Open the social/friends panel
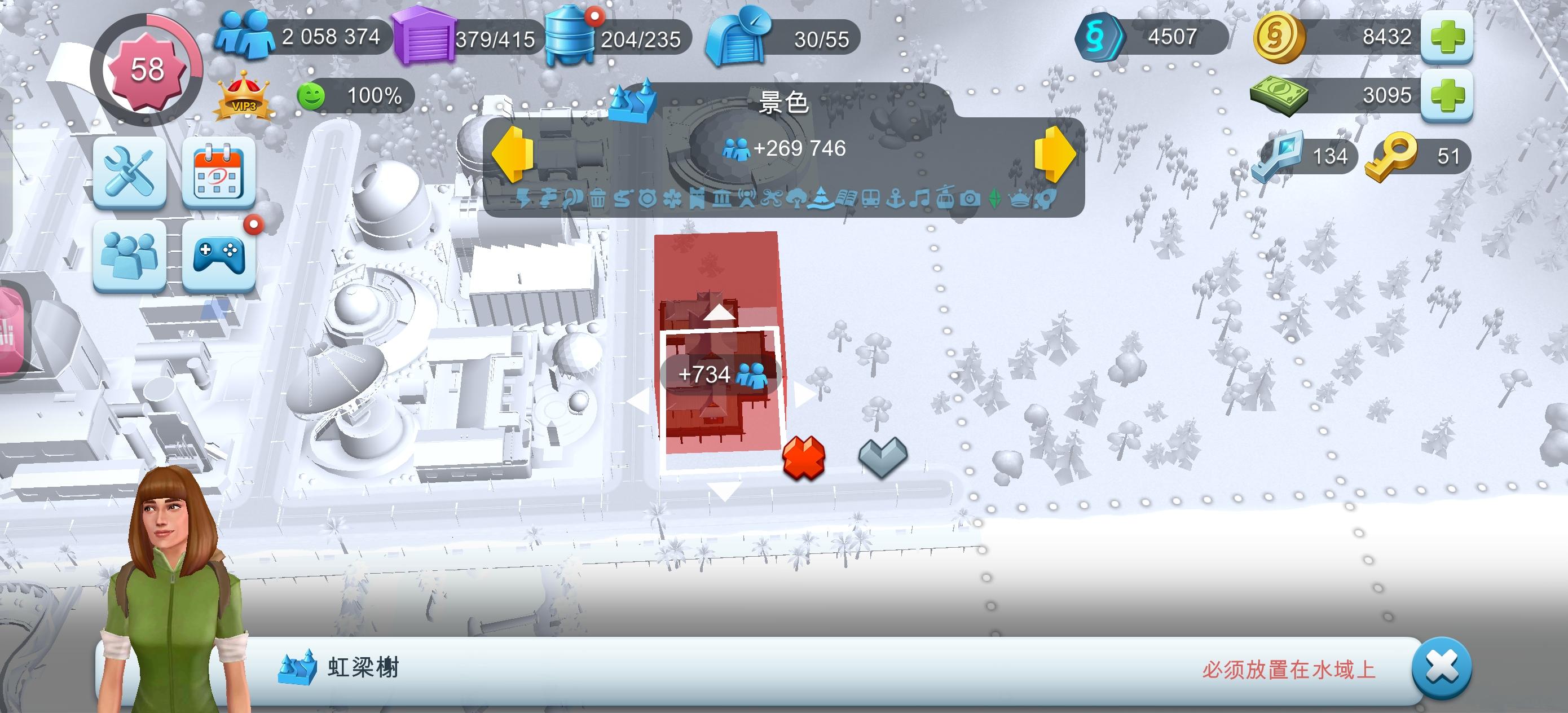Image resolution: width=1568 pixels, height=713 pixels. coord(130,253)
